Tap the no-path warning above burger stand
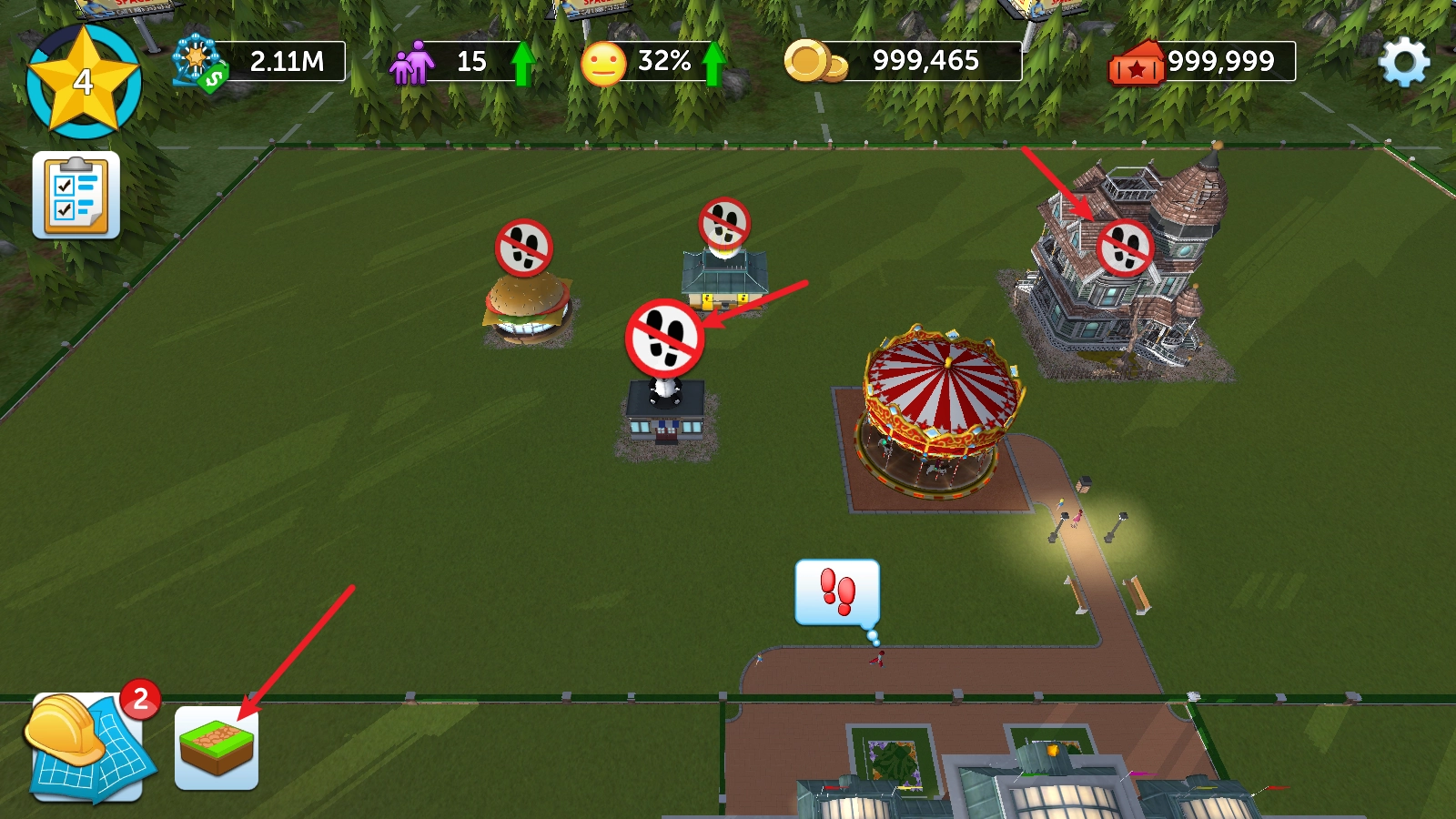This screenshot has height=819, width=1456. coord(524,248)
